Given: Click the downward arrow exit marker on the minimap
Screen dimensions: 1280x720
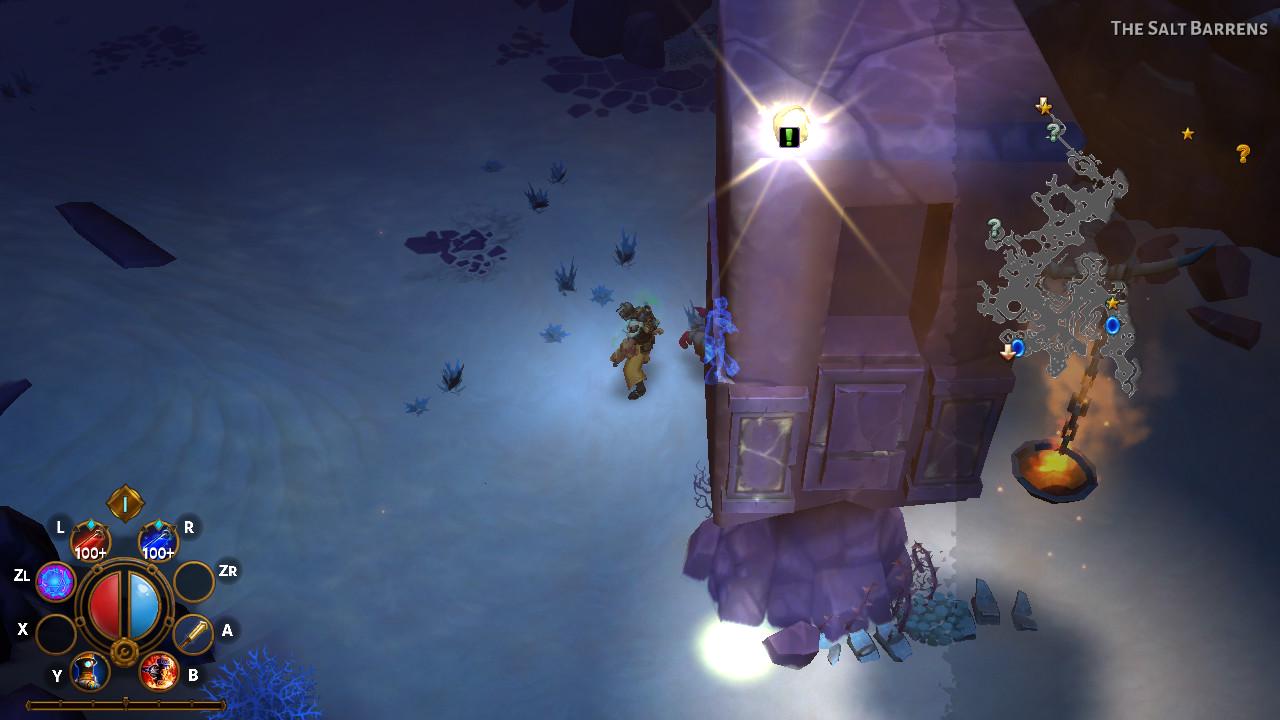Looking at the screenshot, I should (x=1006, y=352).
